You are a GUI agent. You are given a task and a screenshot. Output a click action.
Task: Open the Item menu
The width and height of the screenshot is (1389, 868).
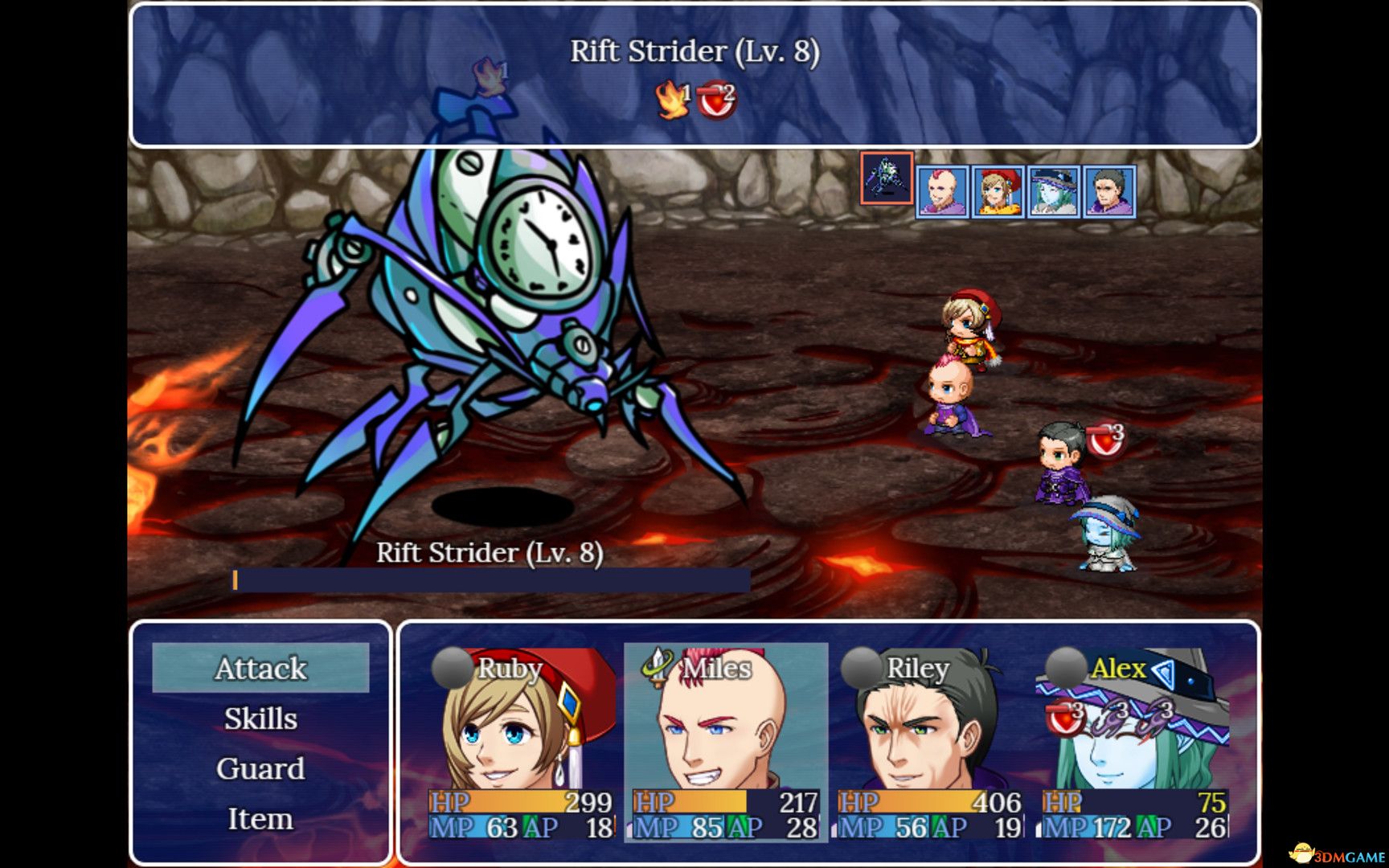(x=260, y=819)
